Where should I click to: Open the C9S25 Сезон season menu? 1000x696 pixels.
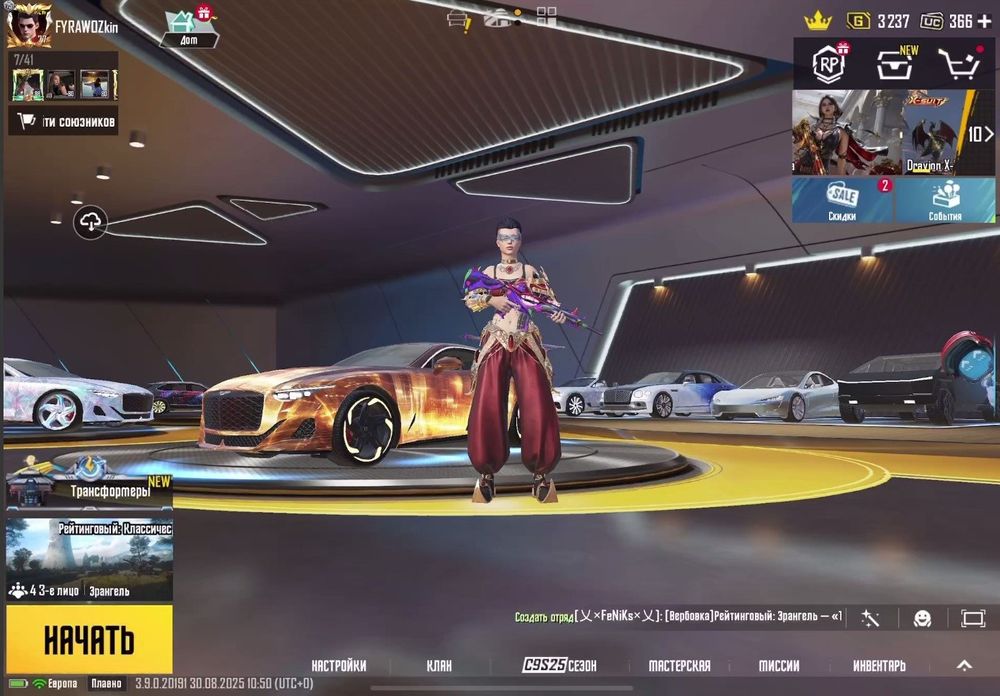pos(560,665)
